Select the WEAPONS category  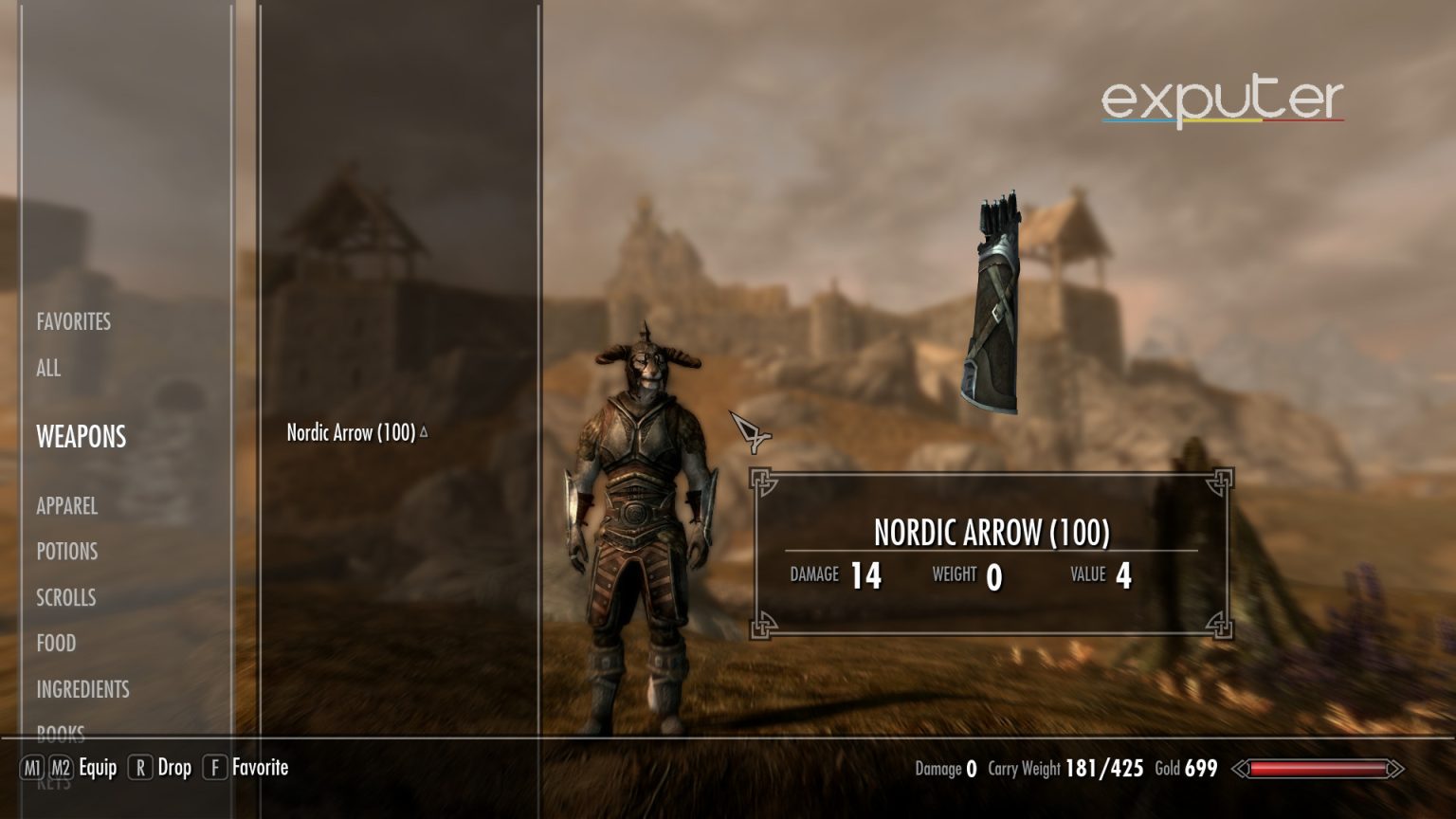point(81,437)
